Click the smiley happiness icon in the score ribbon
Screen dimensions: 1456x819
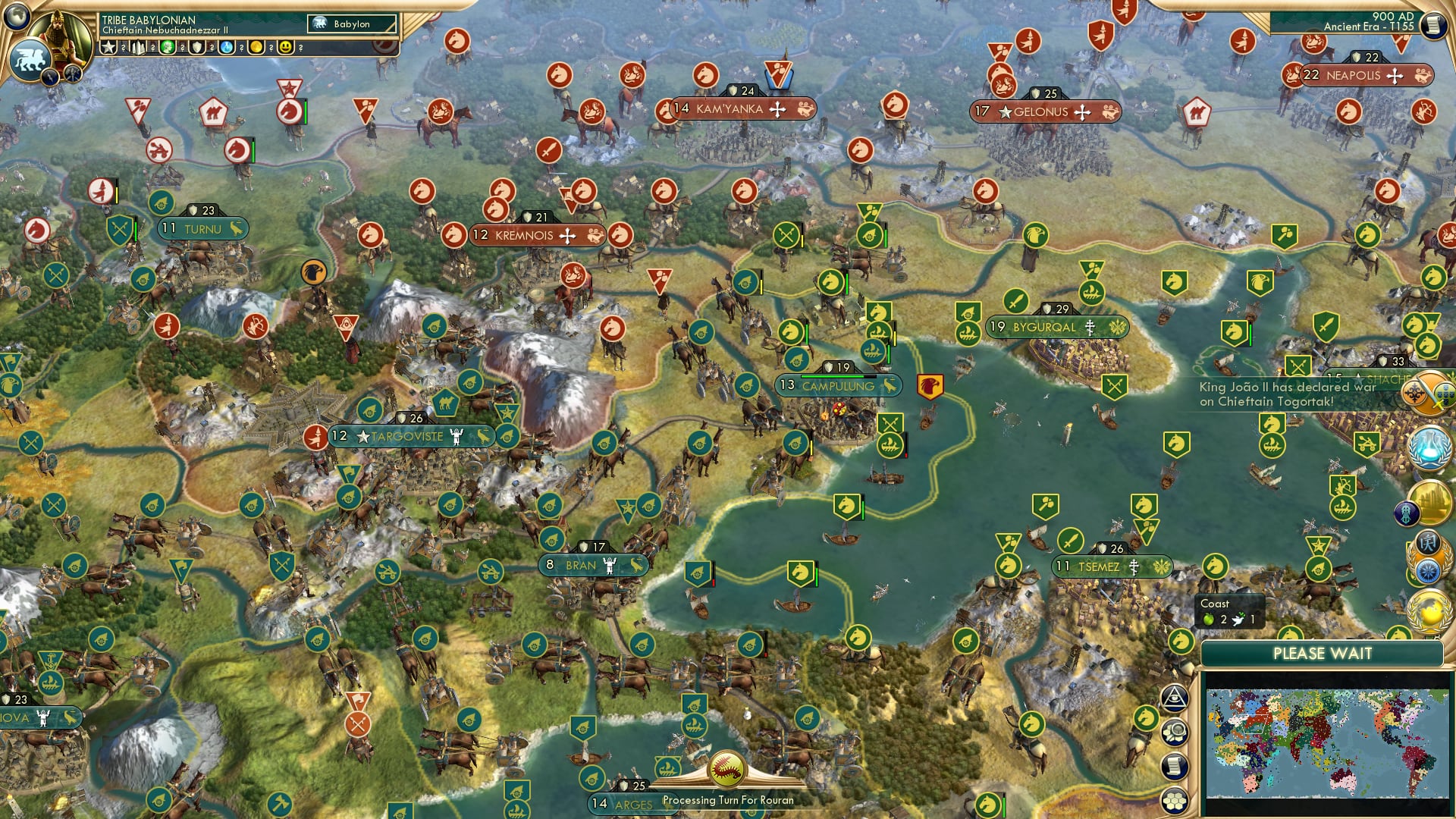(x=285, y=48)
